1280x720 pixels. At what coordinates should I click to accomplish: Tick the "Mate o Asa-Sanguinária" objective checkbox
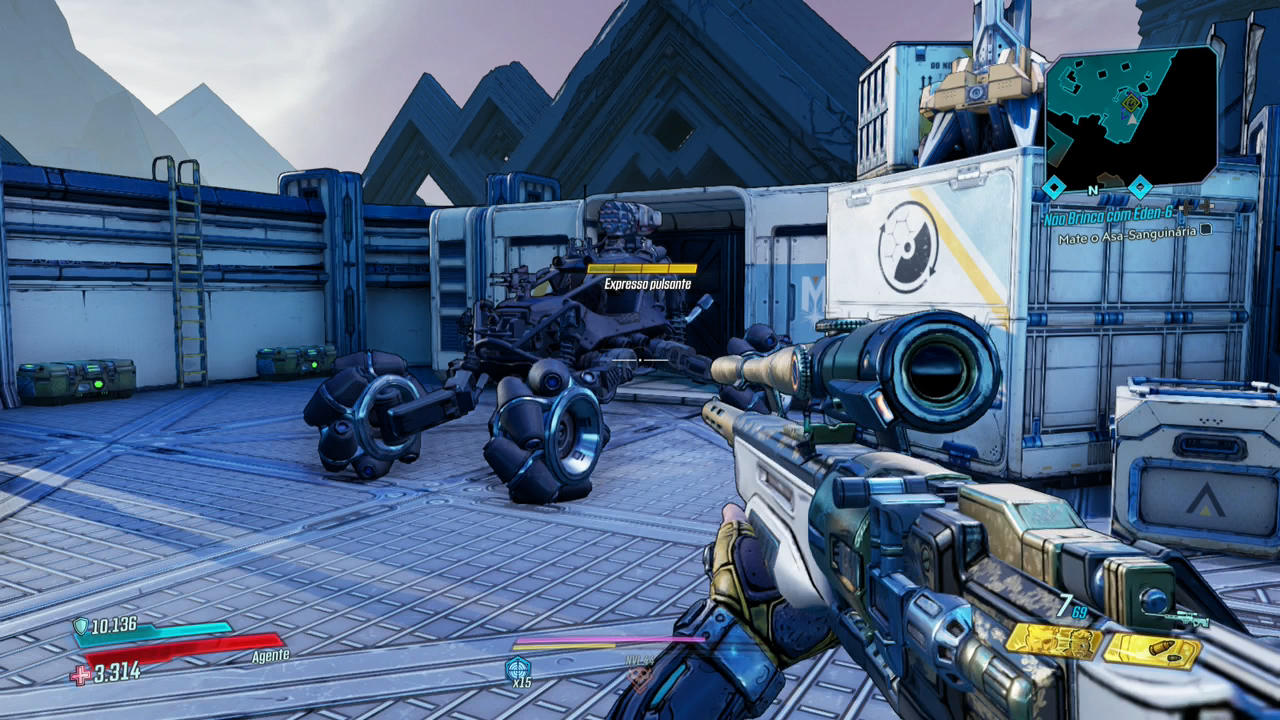pyautogui.click(x=1206, y=229)
